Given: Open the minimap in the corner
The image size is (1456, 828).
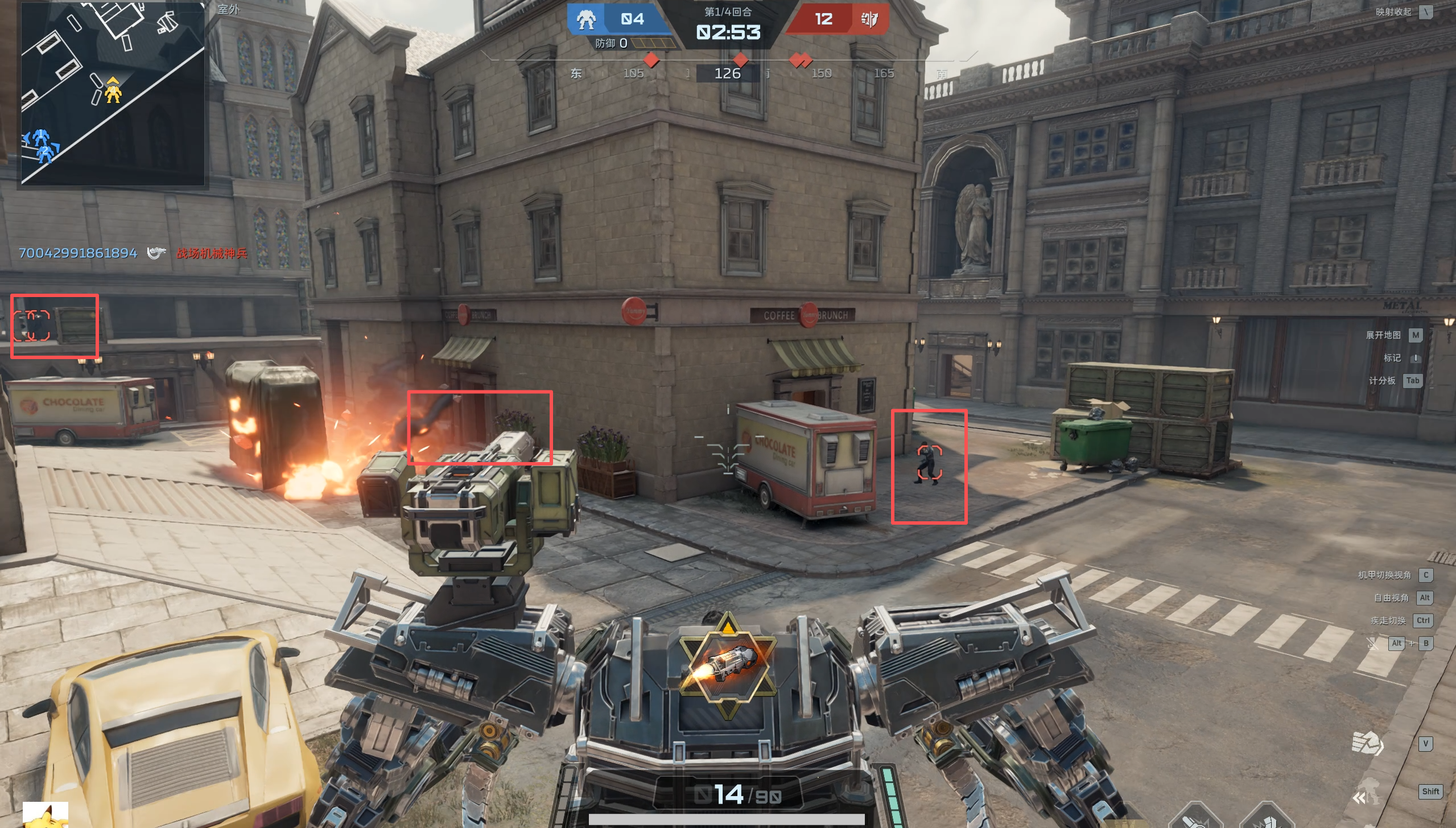Looking at the screenshot, I should 113,94.
